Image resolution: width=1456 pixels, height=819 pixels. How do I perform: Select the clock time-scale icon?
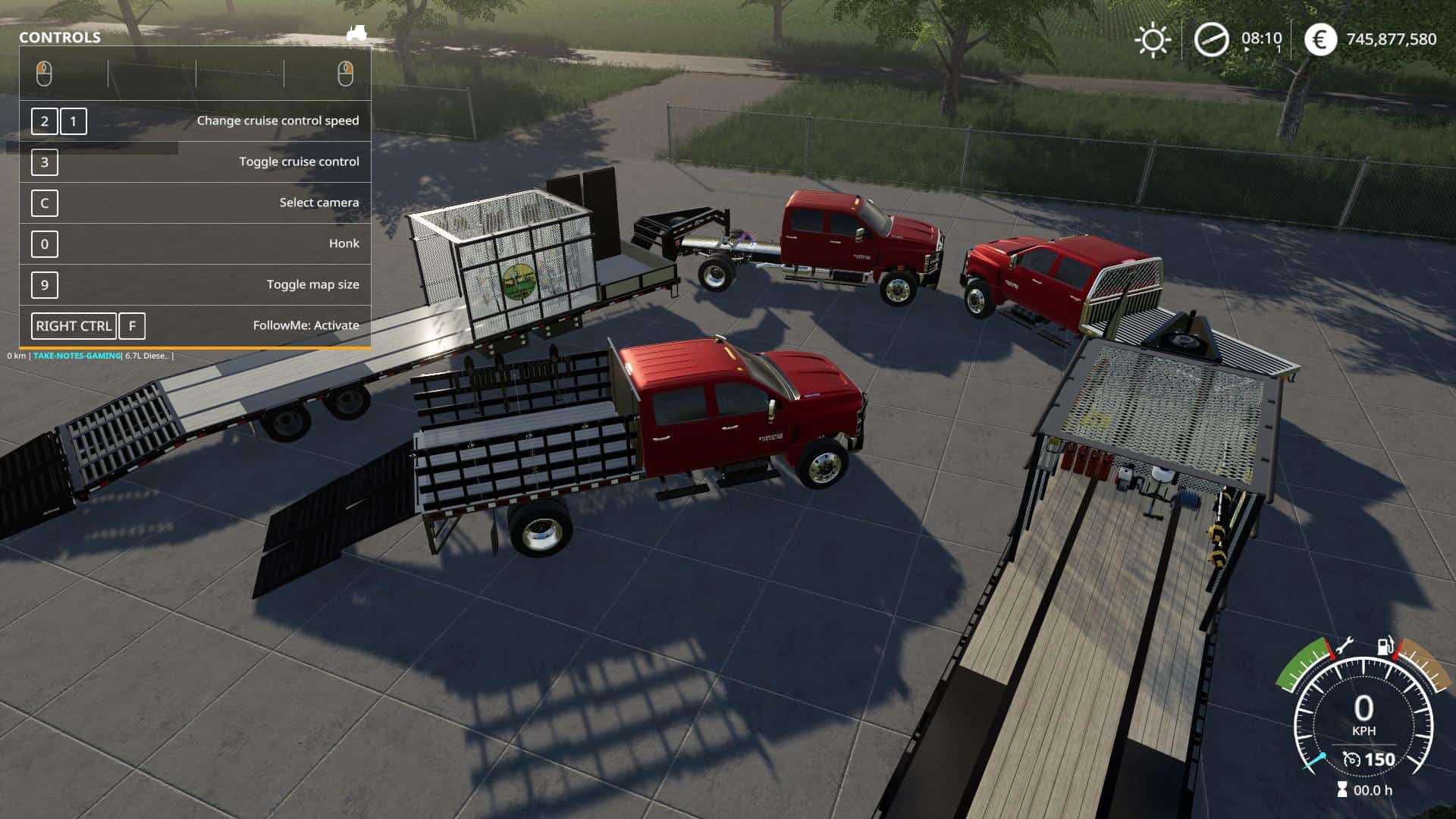pyautogui.click(x=1211, y=39)
